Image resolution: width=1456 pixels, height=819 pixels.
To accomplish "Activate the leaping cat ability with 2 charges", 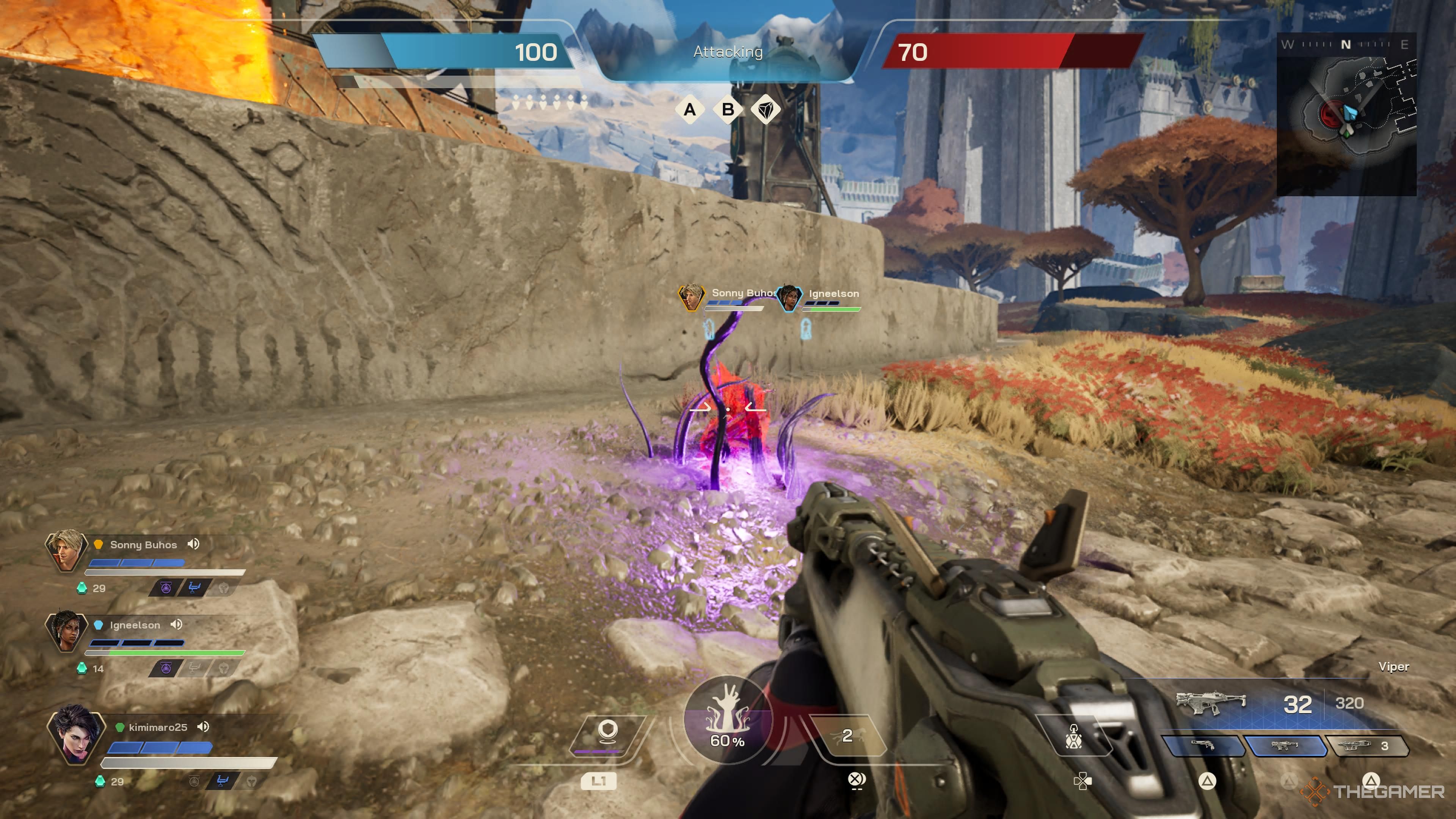I will pyautogui.click(x=846, y=735).
